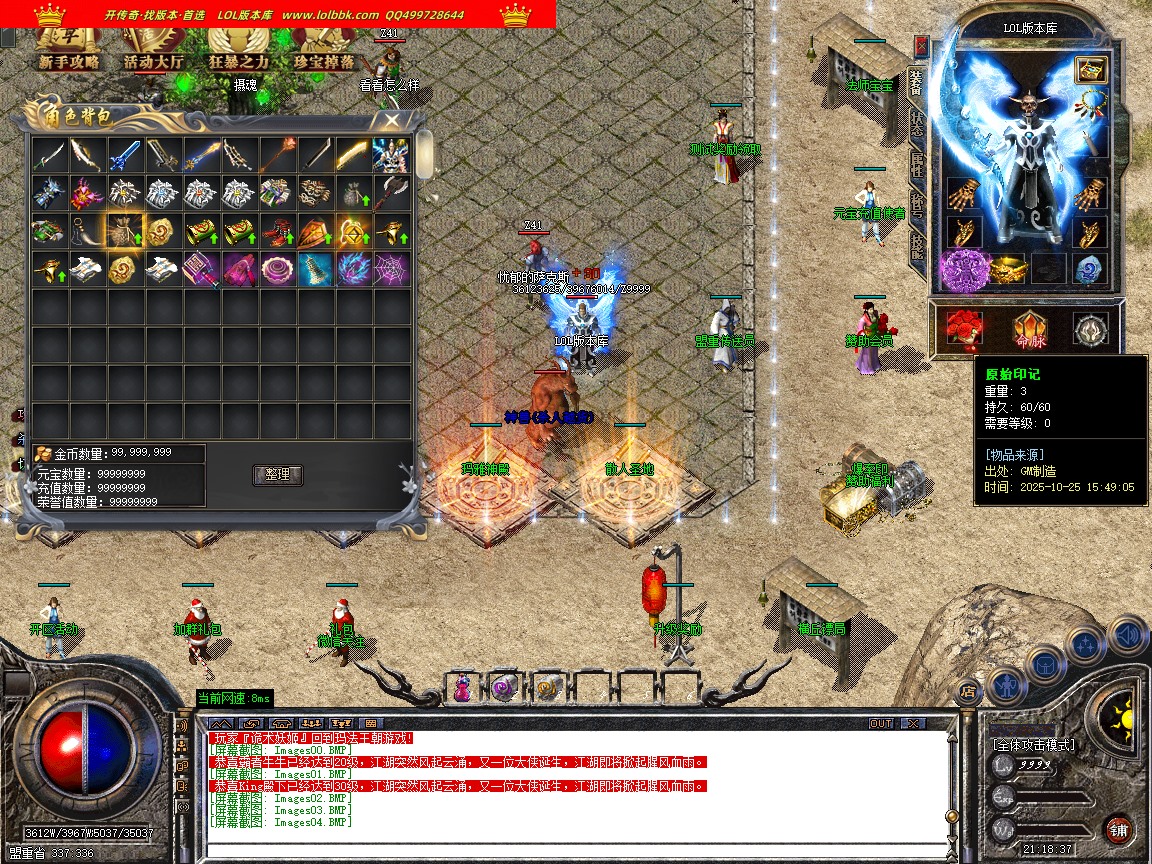Click the red roses icon
The image size is (1152, 864).
(965, 329)
